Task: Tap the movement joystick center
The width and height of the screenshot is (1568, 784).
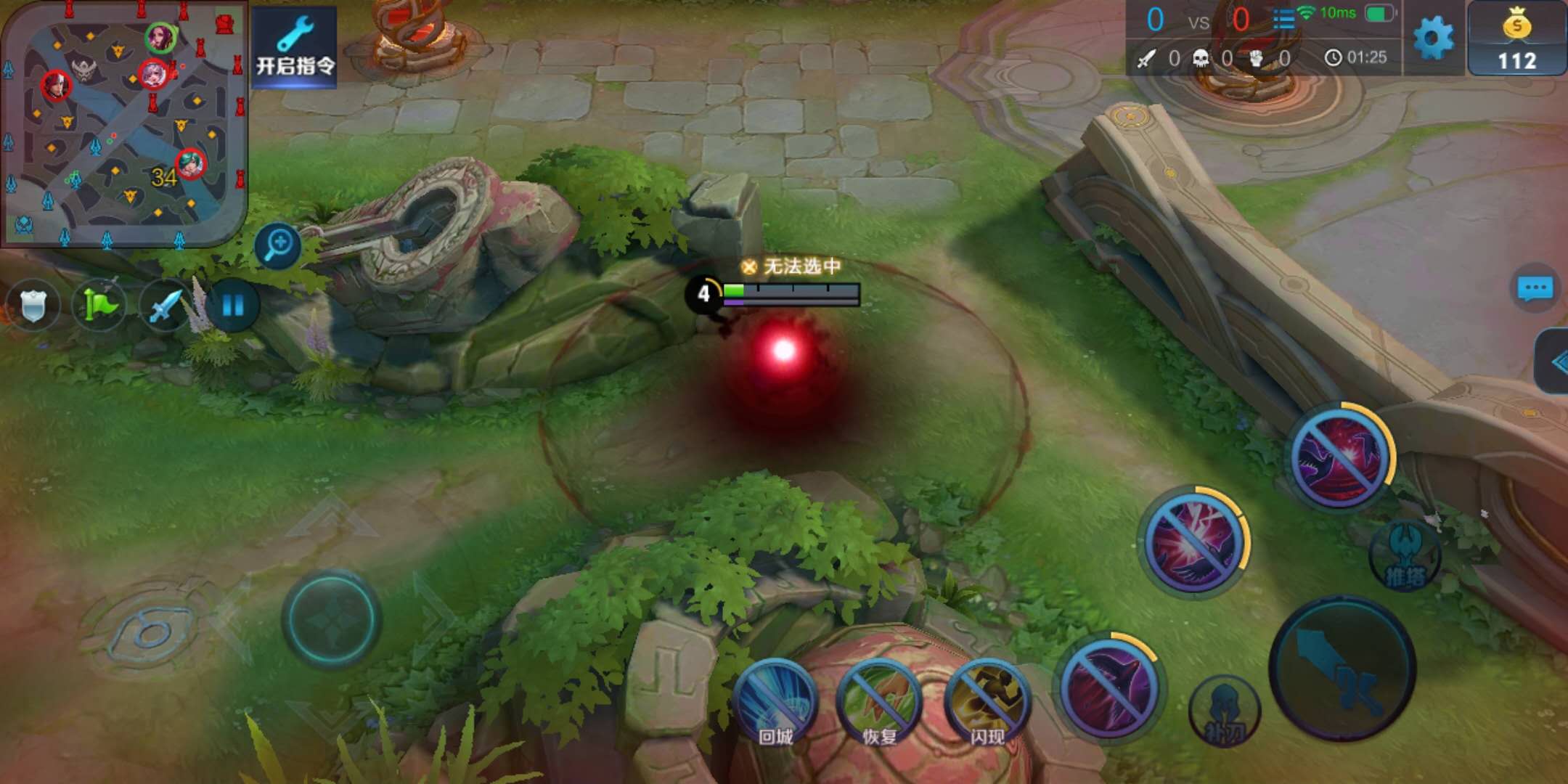Action: pos(332,618)
